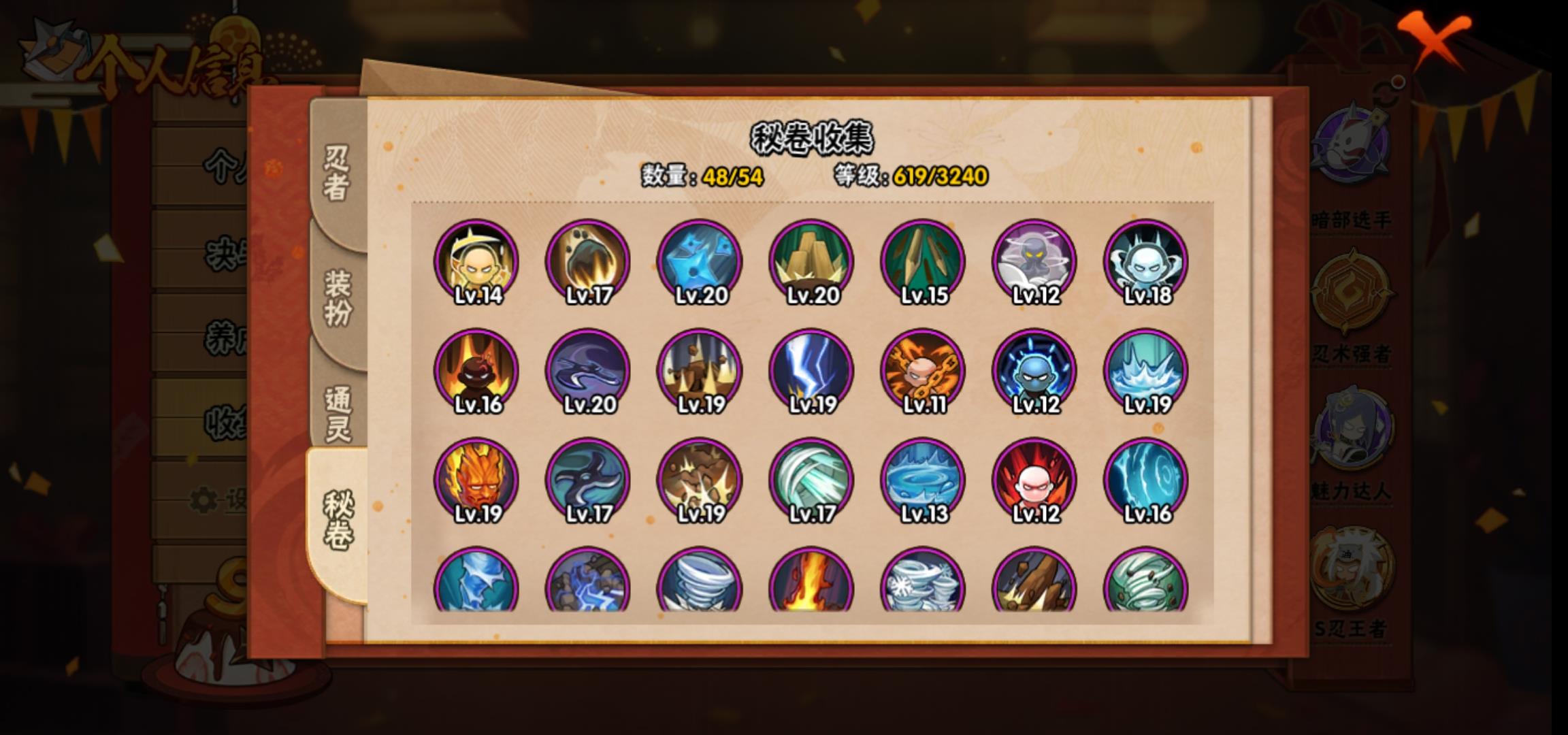Switch to the 忍者 tab
This screenshot has width=1568, height=735.
coord(337,171)
